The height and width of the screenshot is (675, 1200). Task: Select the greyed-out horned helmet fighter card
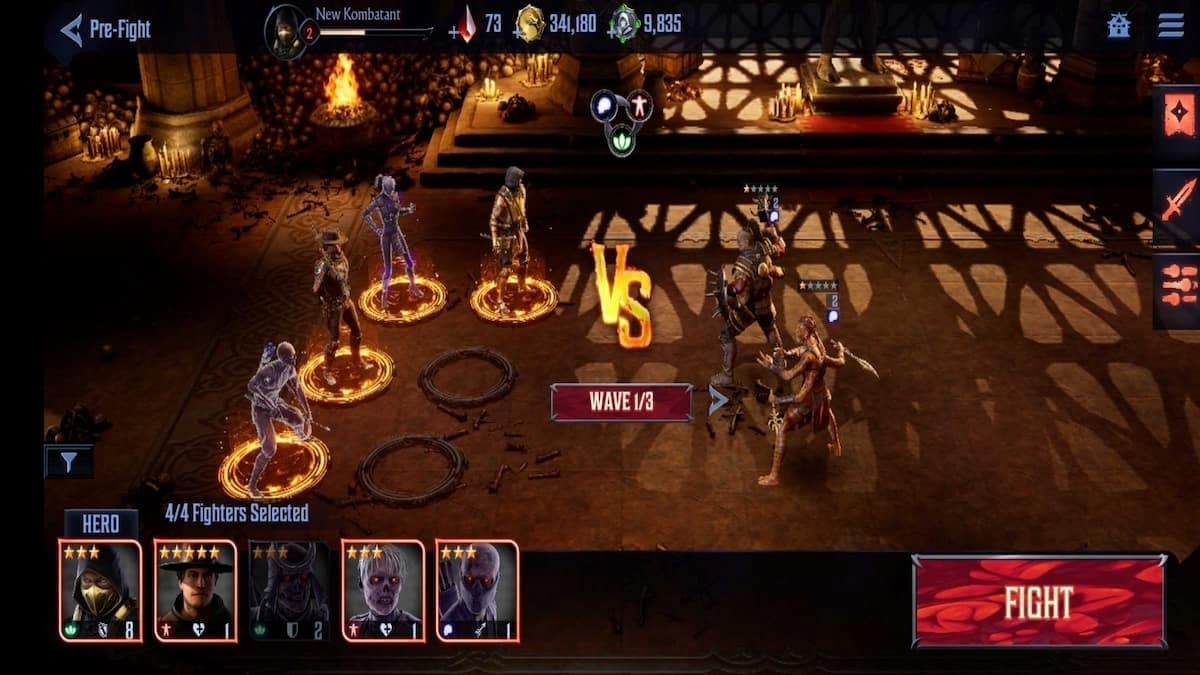[x=289, y=590]
